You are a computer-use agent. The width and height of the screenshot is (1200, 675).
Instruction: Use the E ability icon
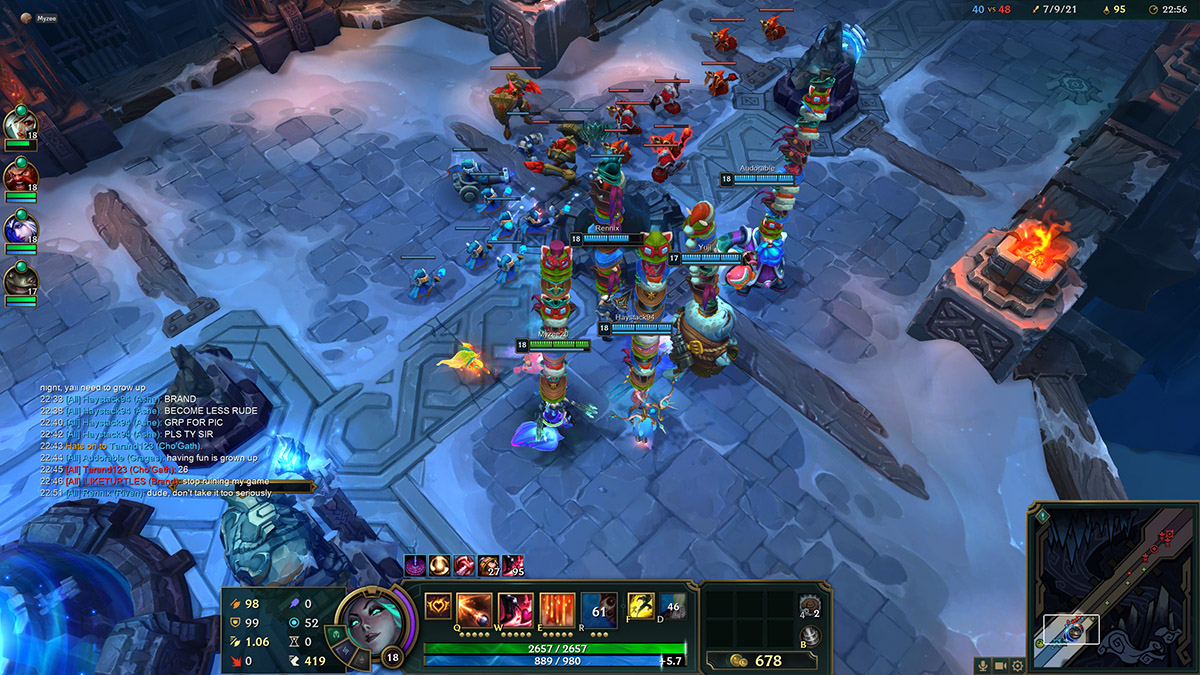[x=557, y=608]
